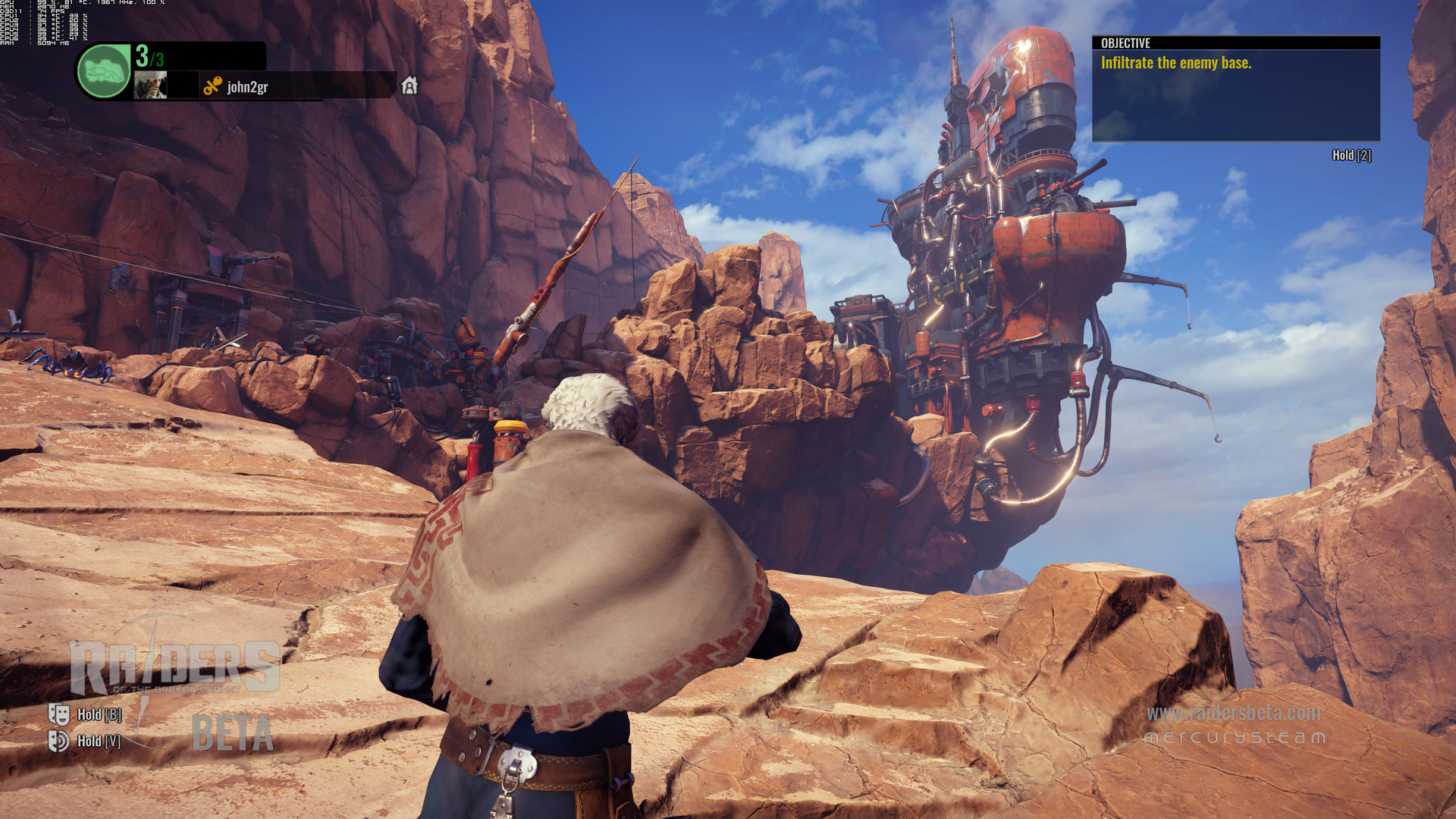Open the Objective tracker panel
The width and height of the screenshot is (1456, 819).
pos(1235,88)
